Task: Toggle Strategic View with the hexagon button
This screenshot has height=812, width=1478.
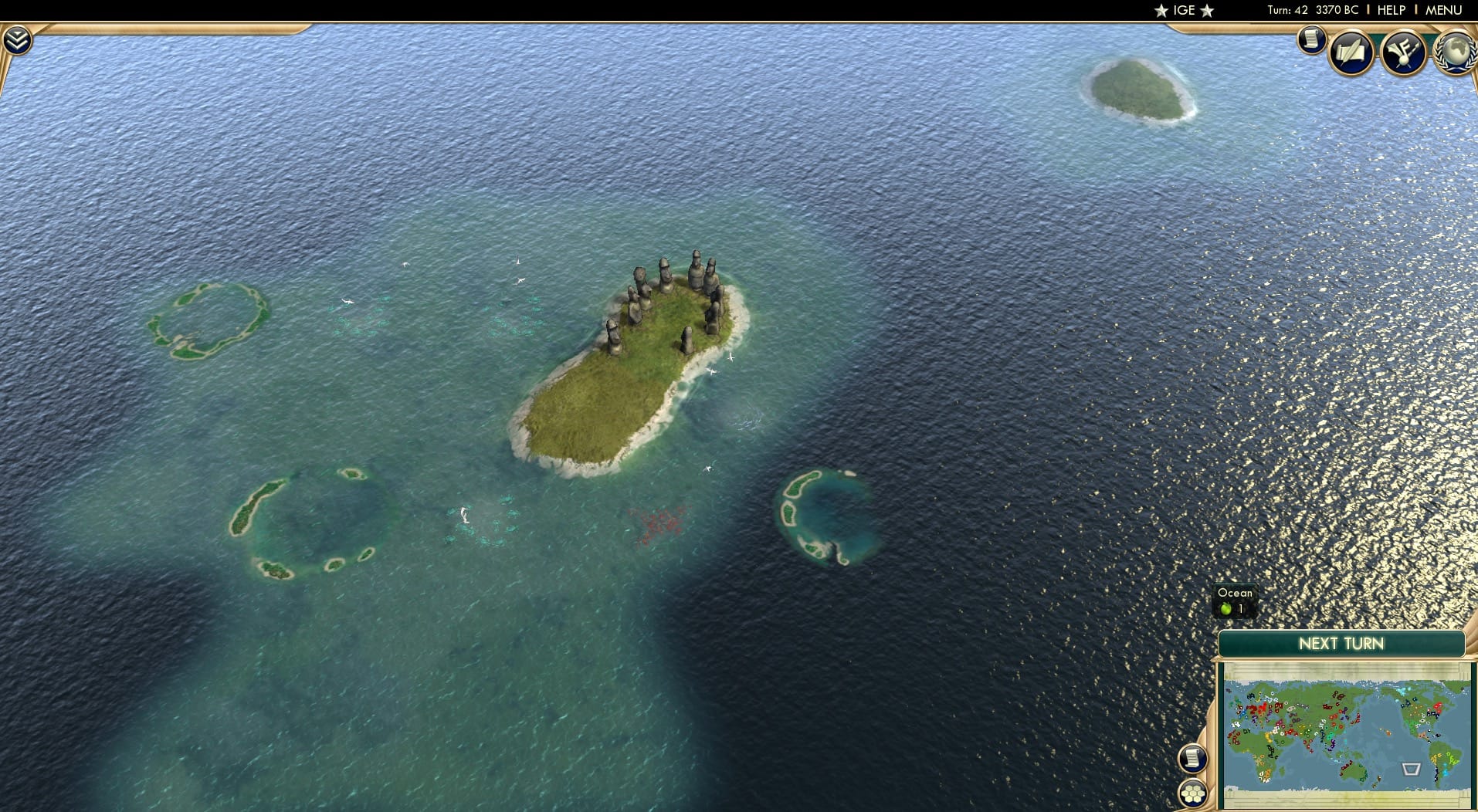Action: (1192, 792)
